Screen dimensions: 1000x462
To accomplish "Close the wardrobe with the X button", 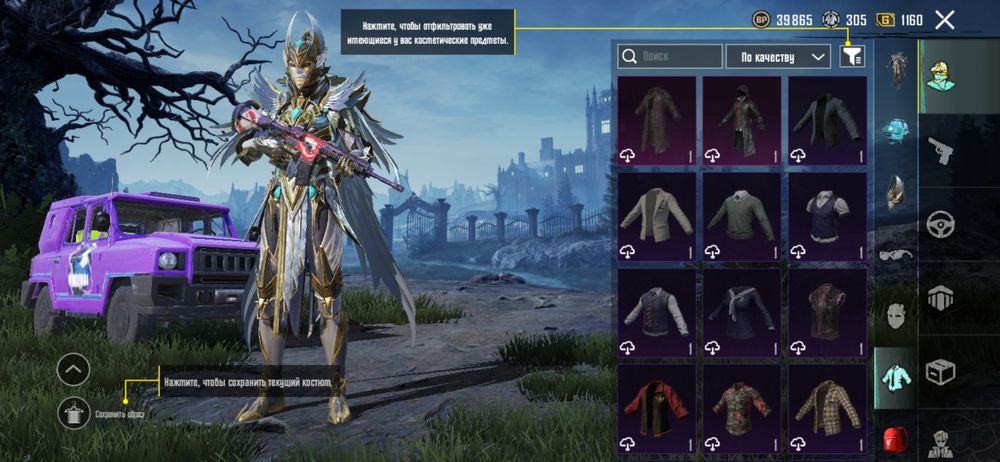I will pyautogui.click(x=944, y=19).
